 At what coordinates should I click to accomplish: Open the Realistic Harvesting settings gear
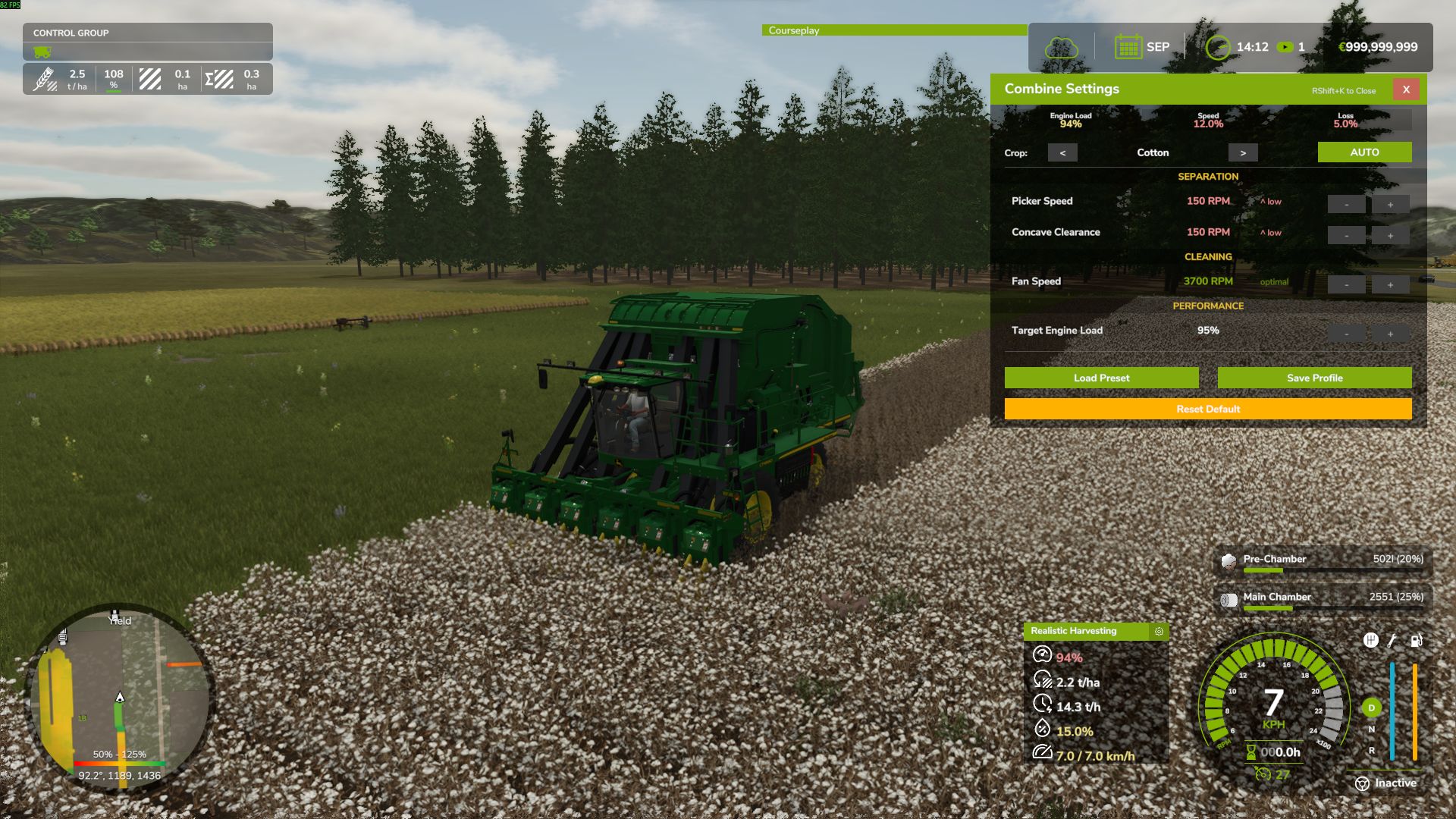click(1158, 631)
